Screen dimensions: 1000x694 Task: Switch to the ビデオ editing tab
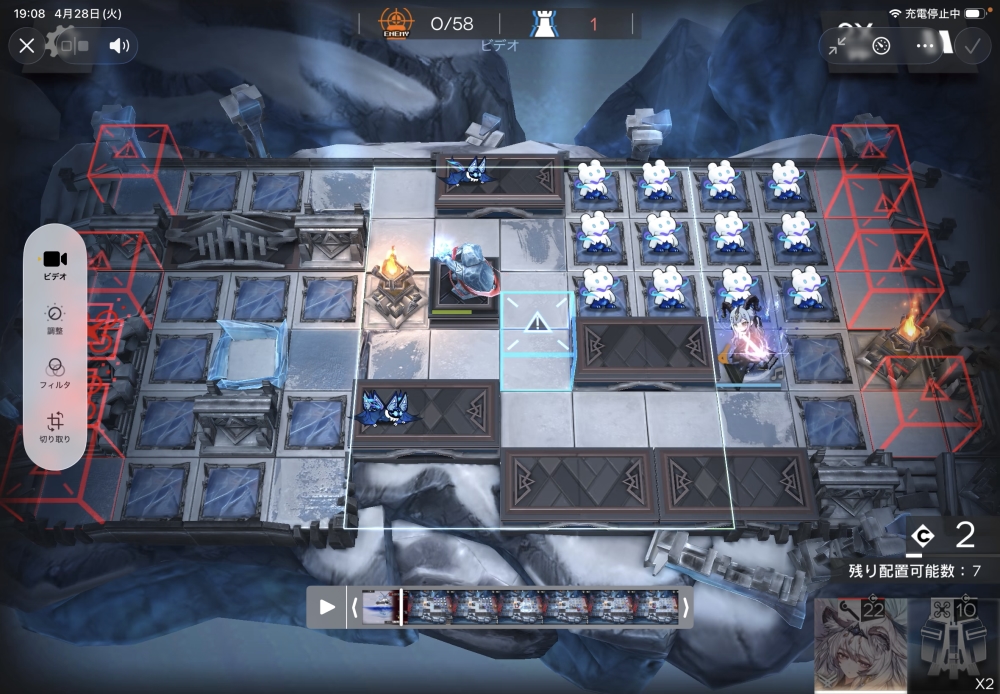pyautogui.click(x=55, y=265)
